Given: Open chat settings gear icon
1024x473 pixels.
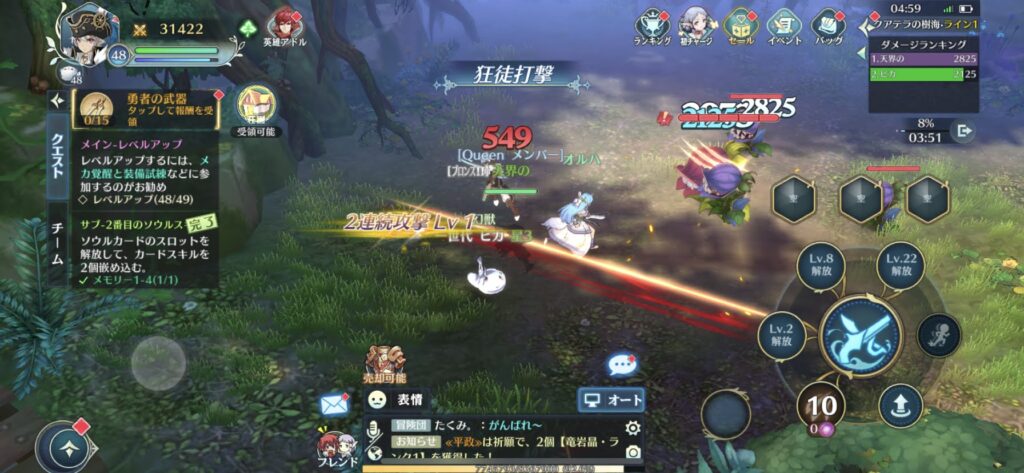Looking at the screenshot, I should [632, 428].
